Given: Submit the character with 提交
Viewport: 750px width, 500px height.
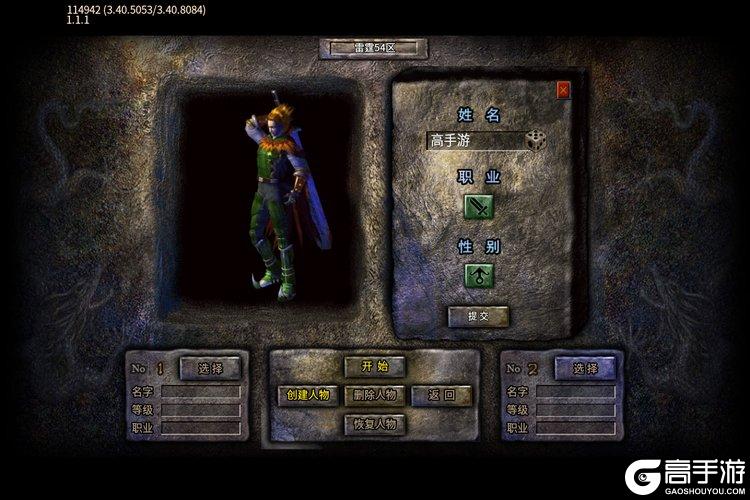Looking at the screenshot, I should [478, 317].
